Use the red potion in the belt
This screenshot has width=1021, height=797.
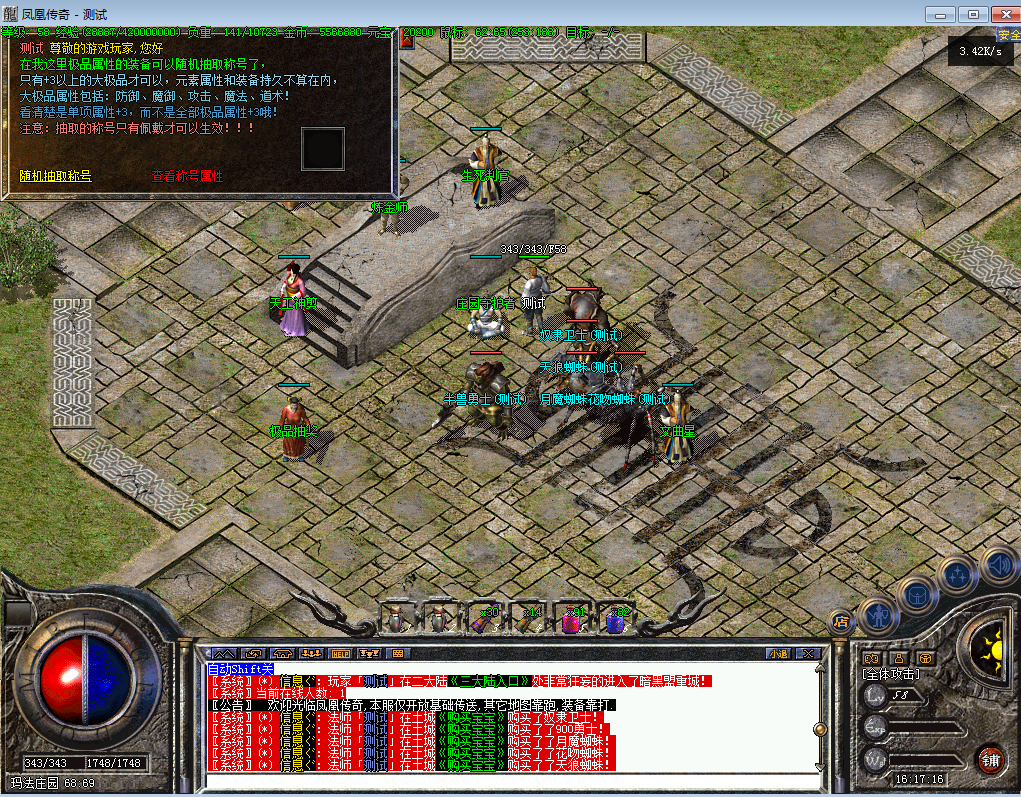pos(572,621)
